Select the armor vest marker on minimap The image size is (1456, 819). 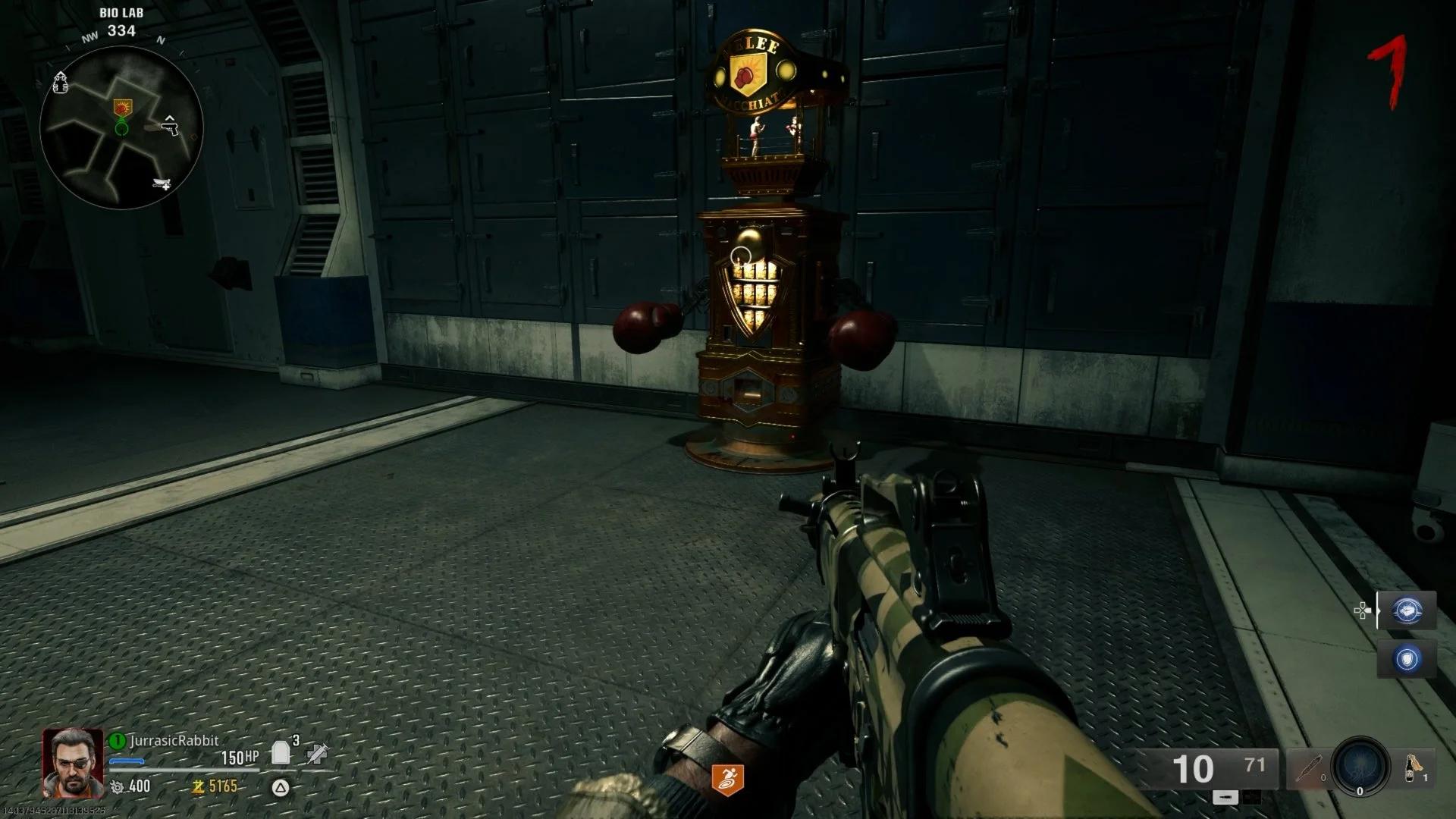coord(61,83)
